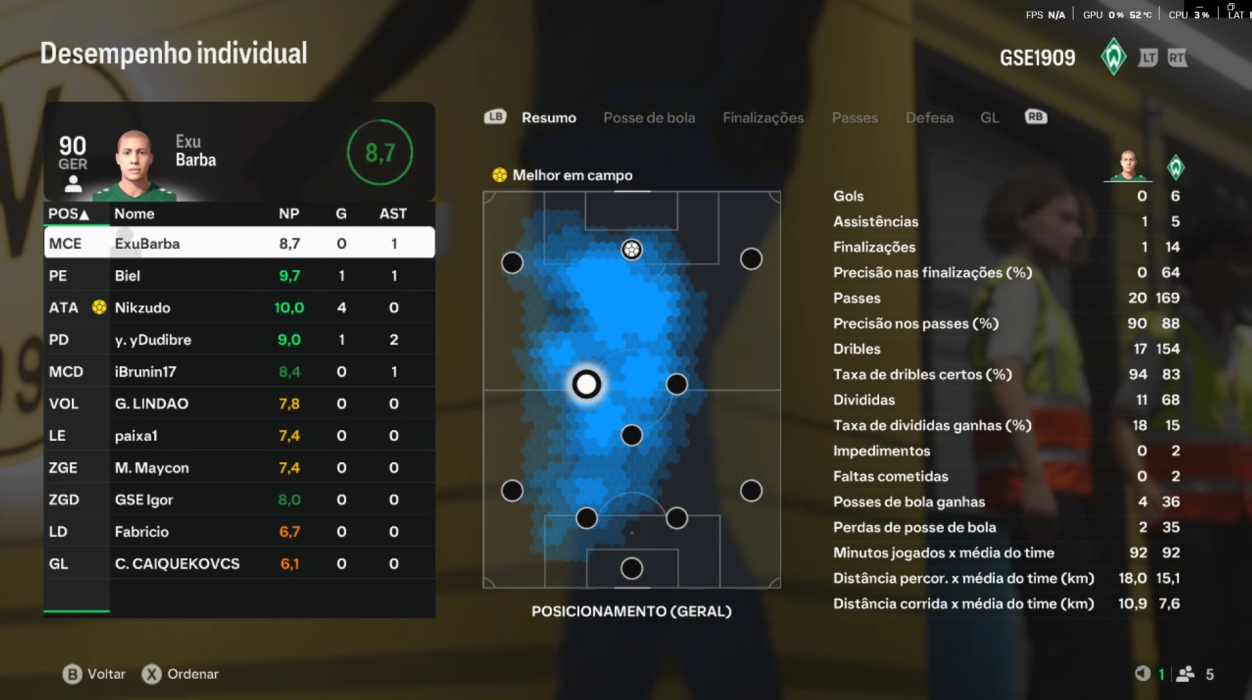
Task: Pick y. yDudibre from the player list
Action: (239, 339)
